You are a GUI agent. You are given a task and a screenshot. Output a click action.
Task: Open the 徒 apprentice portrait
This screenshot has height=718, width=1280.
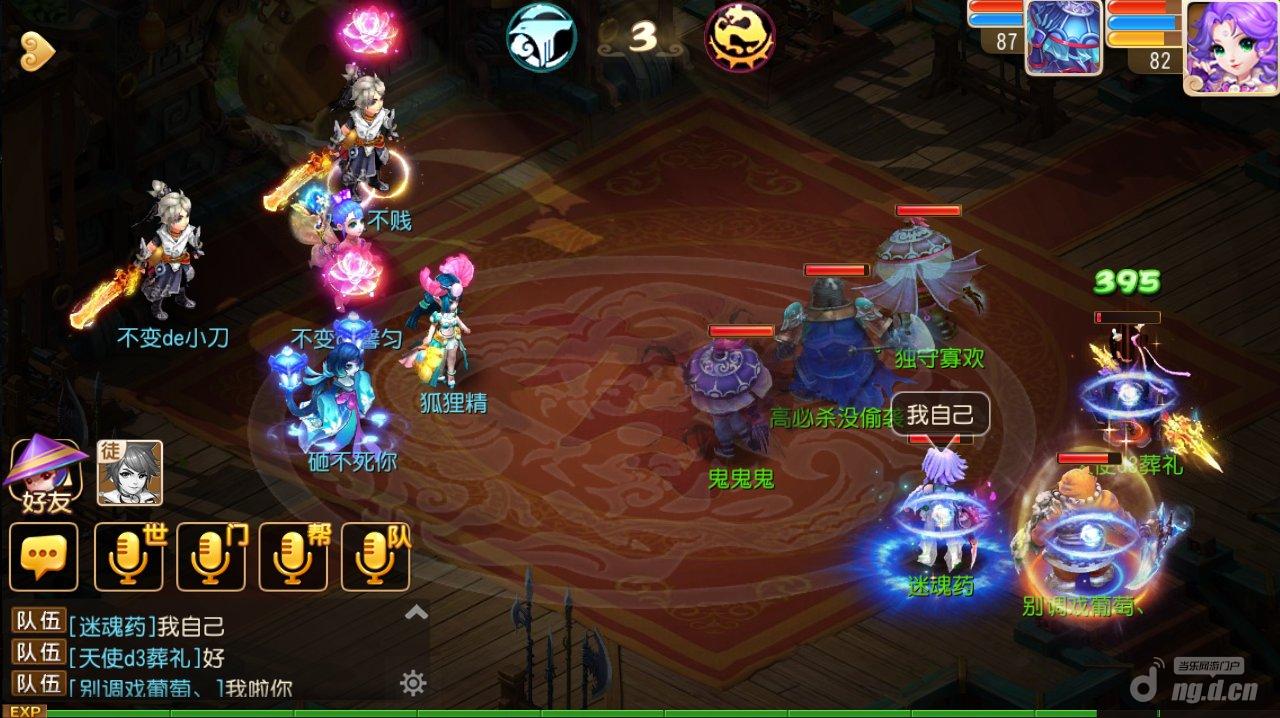click(x=129, y=472)
